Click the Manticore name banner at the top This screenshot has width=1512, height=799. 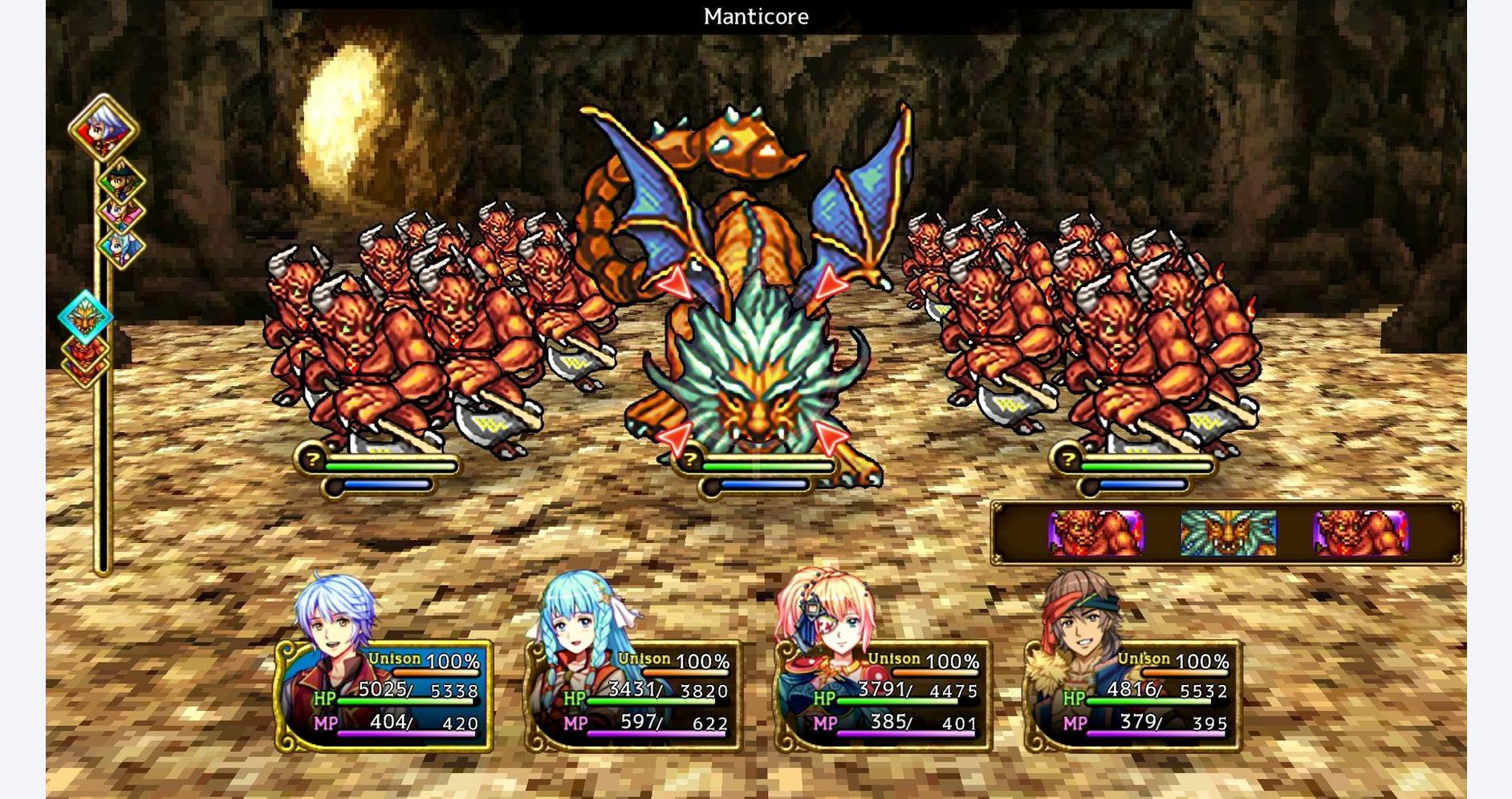point(755,17)
